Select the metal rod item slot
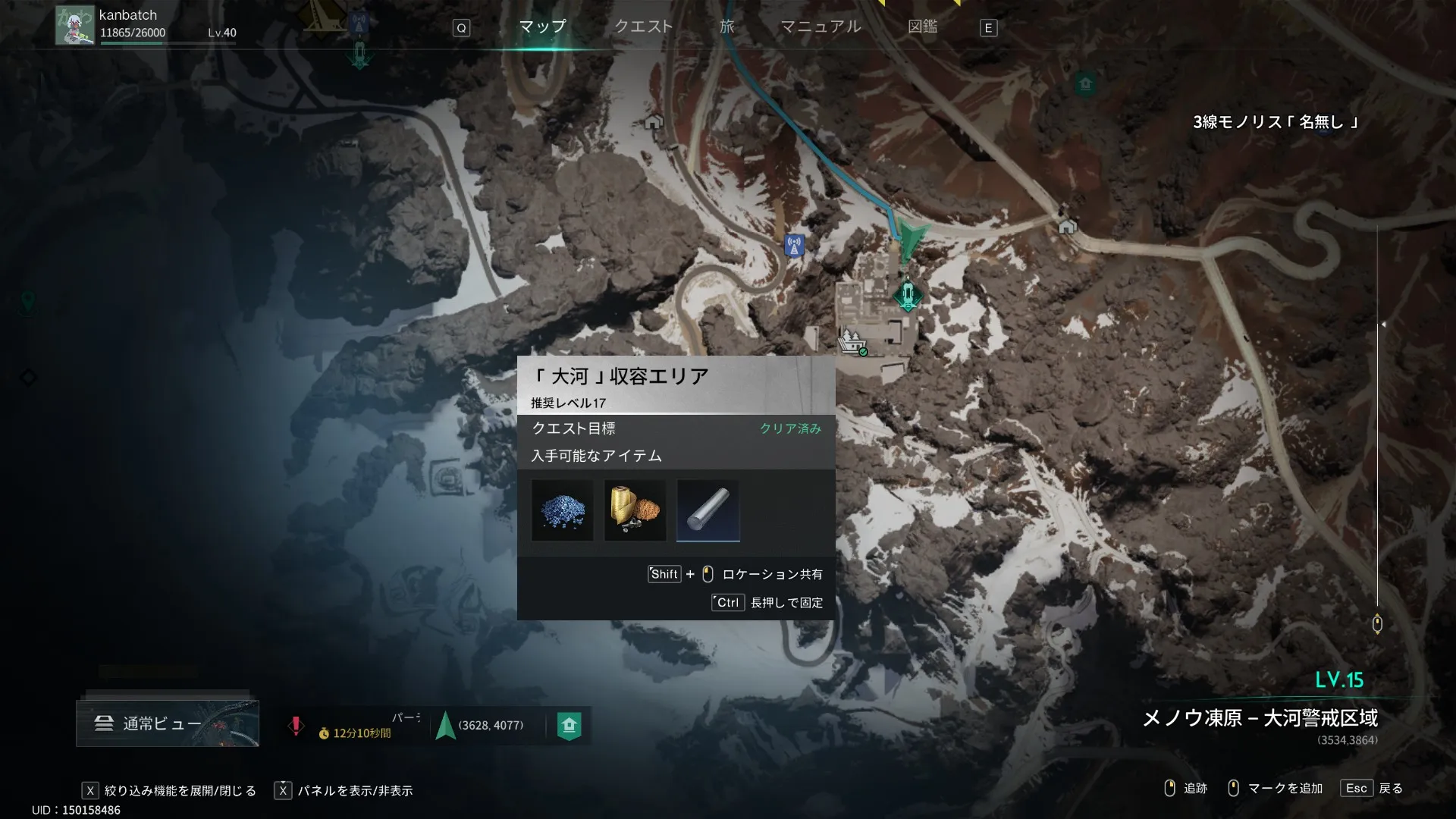1456x819 pixels. click(708, 510)
